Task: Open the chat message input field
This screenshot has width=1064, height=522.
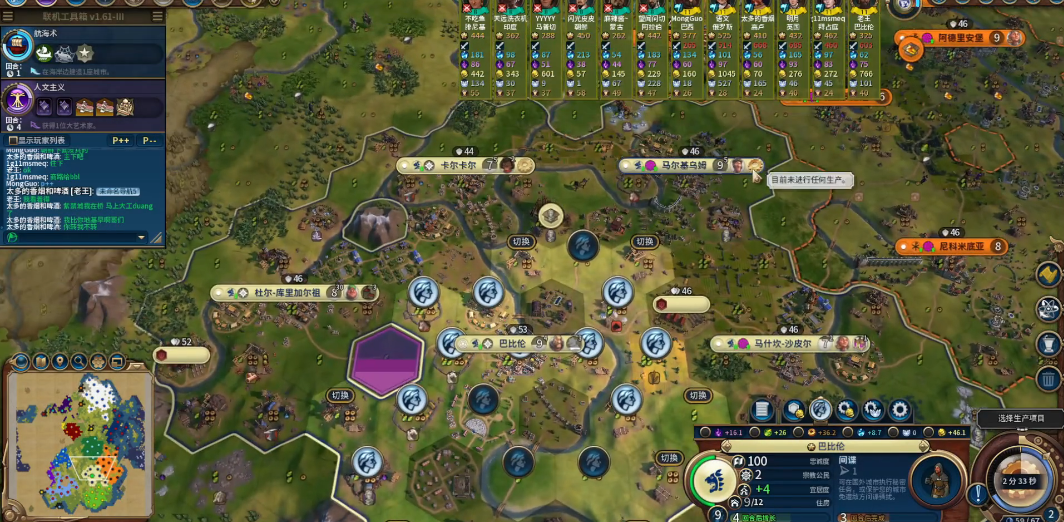Action: tap(80, 237)
